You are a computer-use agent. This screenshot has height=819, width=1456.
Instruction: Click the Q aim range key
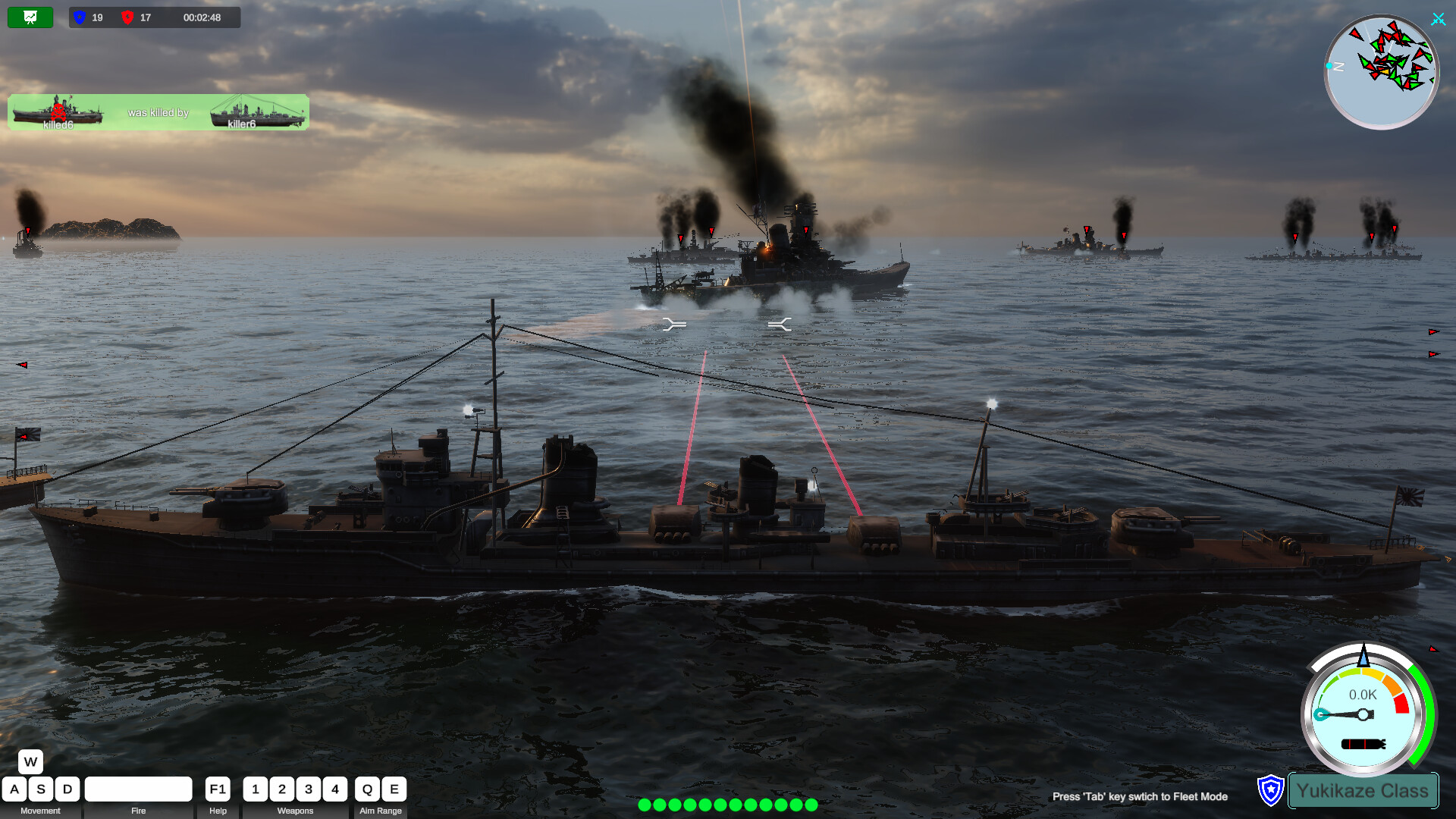(x=367, y=789)
